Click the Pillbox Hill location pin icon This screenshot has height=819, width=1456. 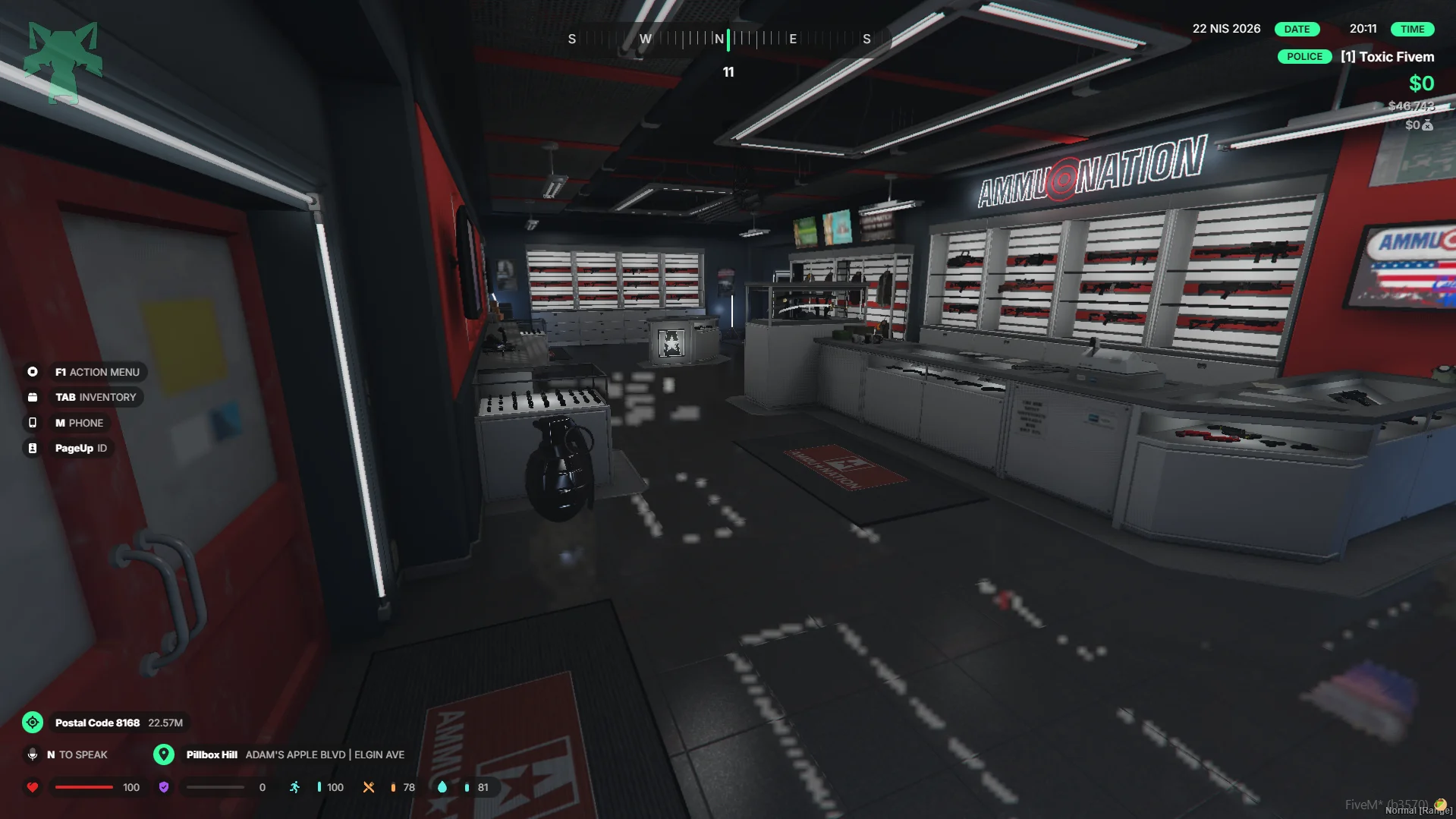(163, 754)
